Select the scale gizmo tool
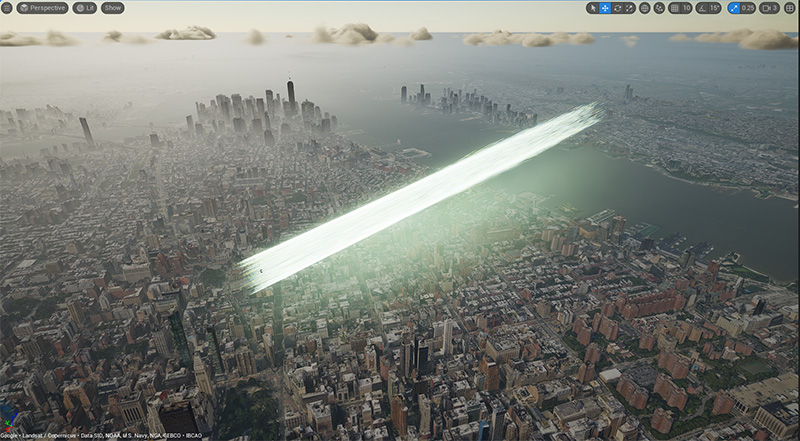 [x=629, y=8]
